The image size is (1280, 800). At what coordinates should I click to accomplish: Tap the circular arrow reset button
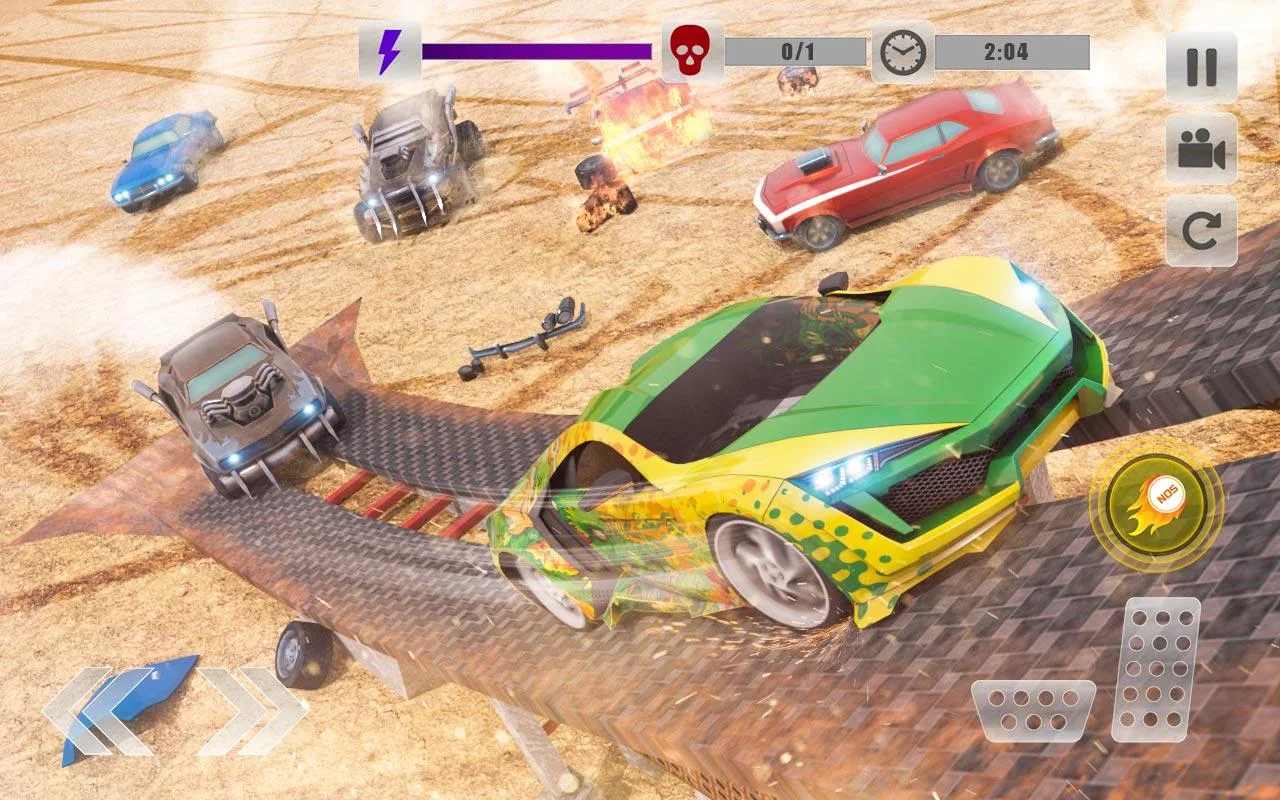[1201, 231]
